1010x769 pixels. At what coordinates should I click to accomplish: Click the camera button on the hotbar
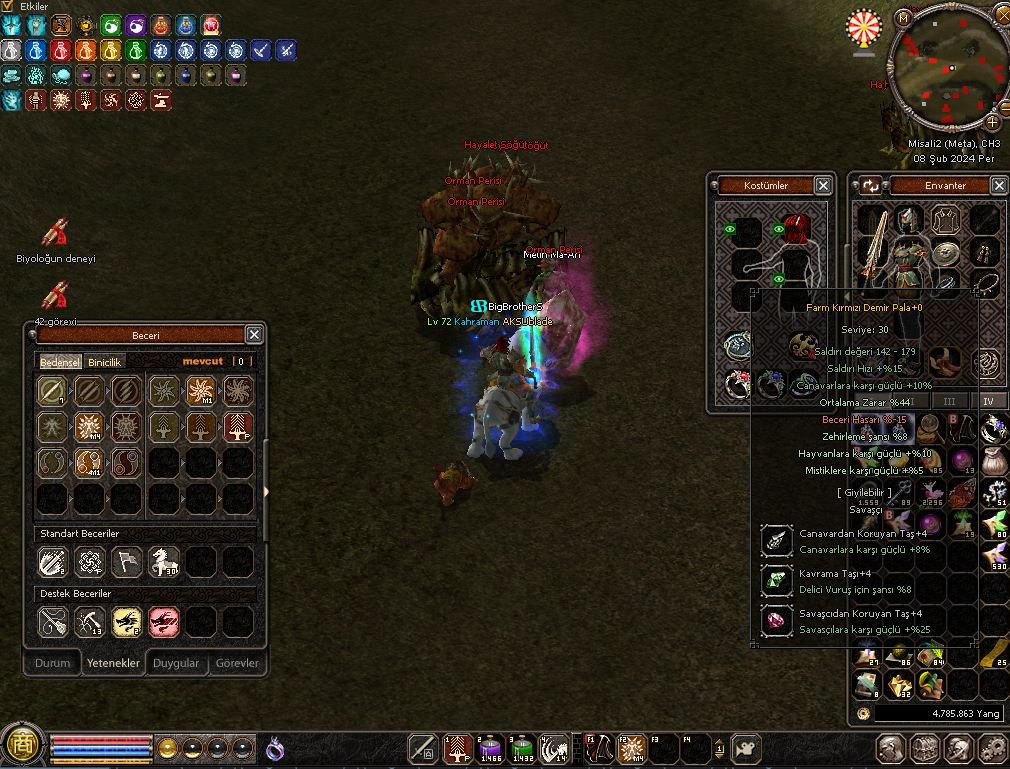pyautogui.click(x=746, y=748)
